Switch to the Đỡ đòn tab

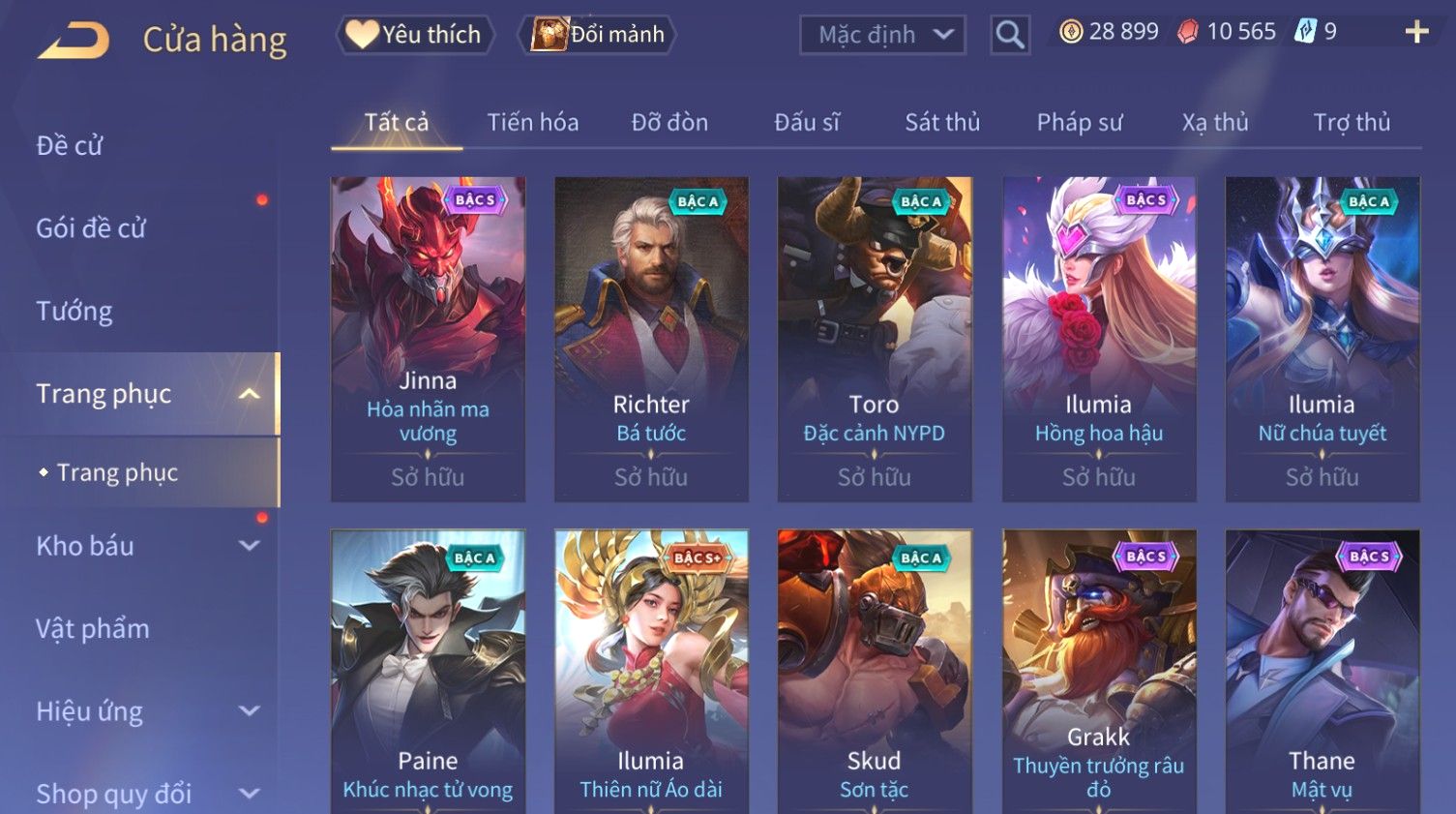point(669,123)
